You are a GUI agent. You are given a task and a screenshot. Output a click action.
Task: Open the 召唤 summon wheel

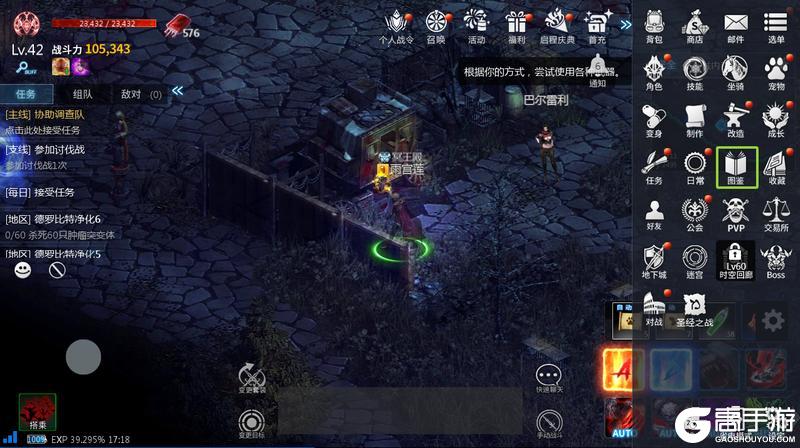[436, 24]
